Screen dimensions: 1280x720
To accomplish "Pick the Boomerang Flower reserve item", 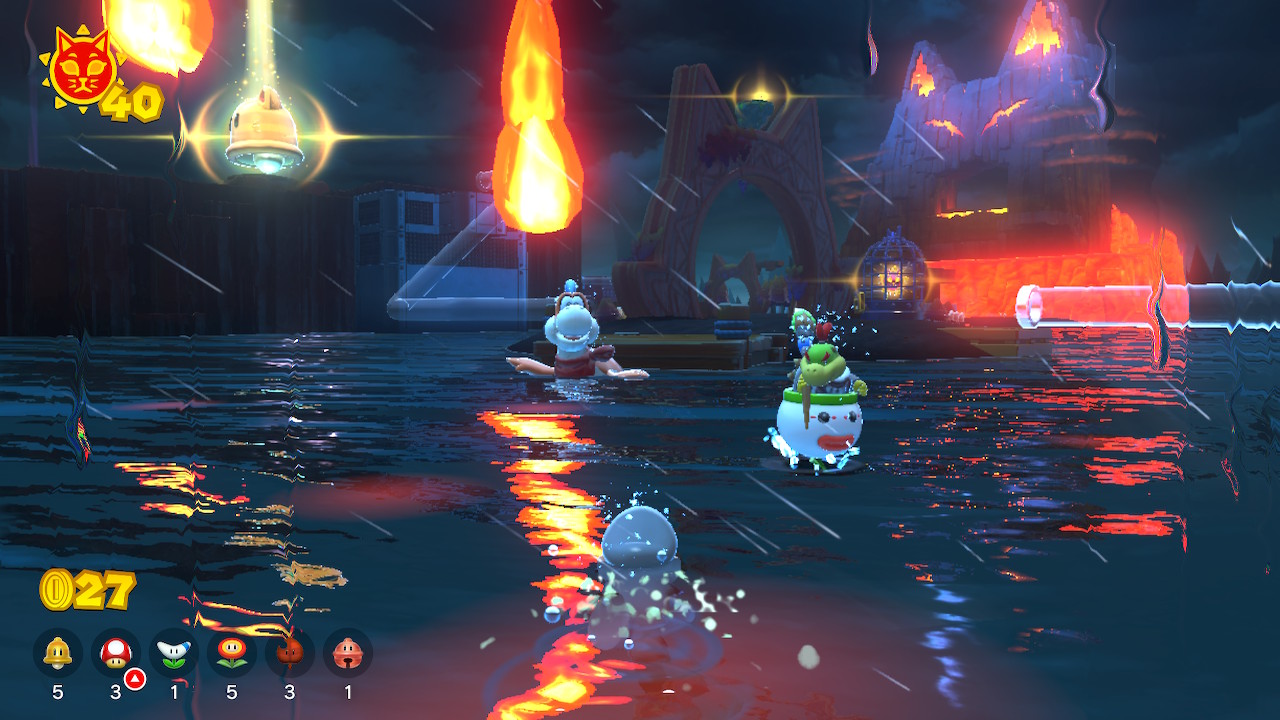I will pos(173,653).
